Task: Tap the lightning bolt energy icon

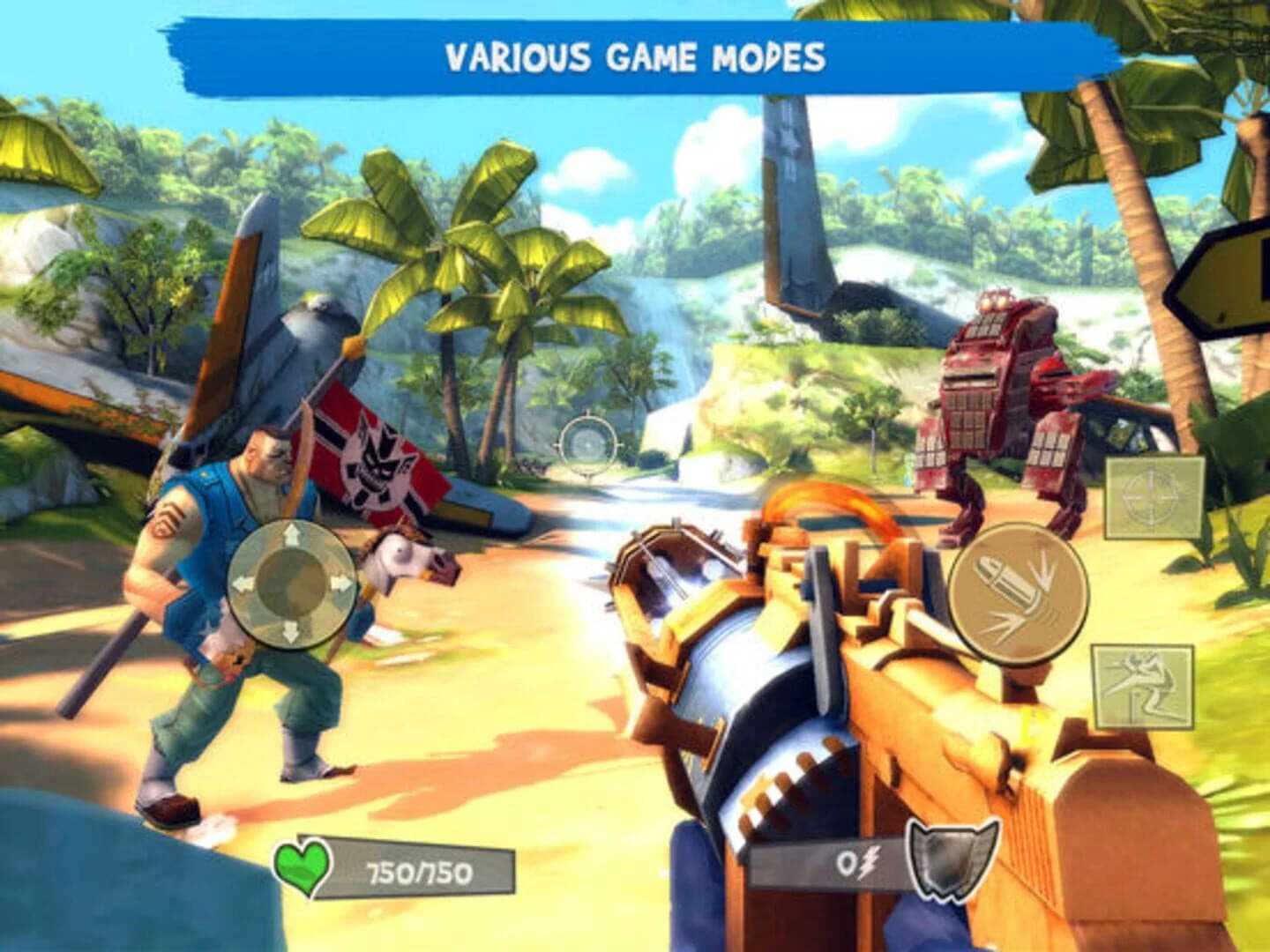Action: pyautogui.click(x=869, y=866)
